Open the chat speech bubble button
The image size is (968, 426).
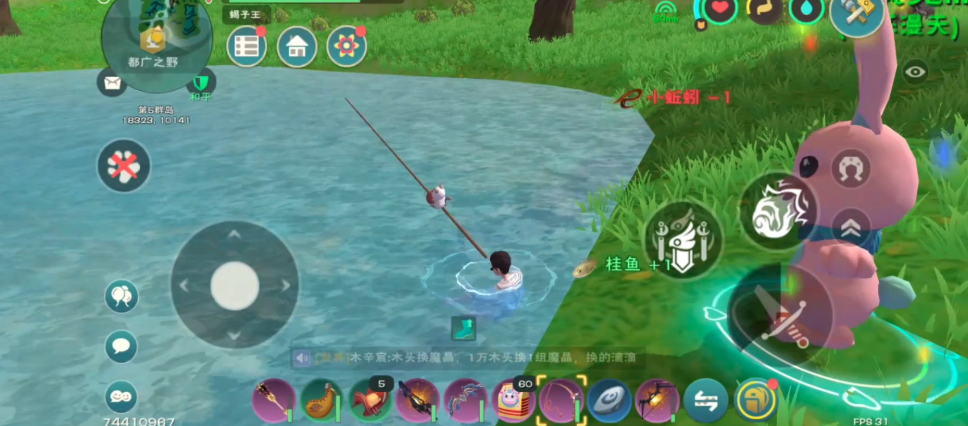121,346
